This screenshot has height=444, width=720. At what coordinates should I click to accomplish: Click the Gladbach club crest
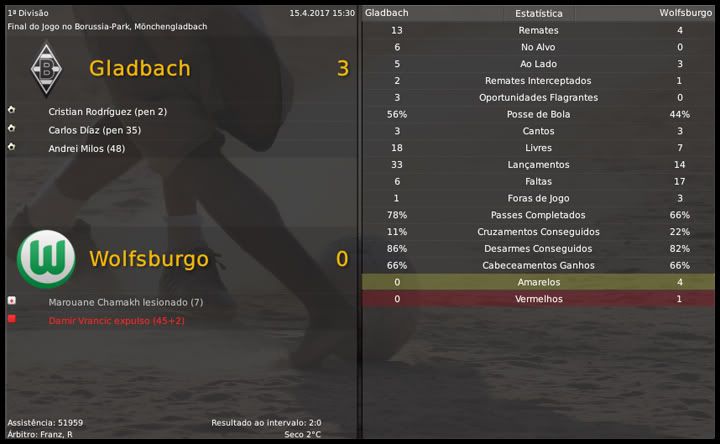[46, 69]
